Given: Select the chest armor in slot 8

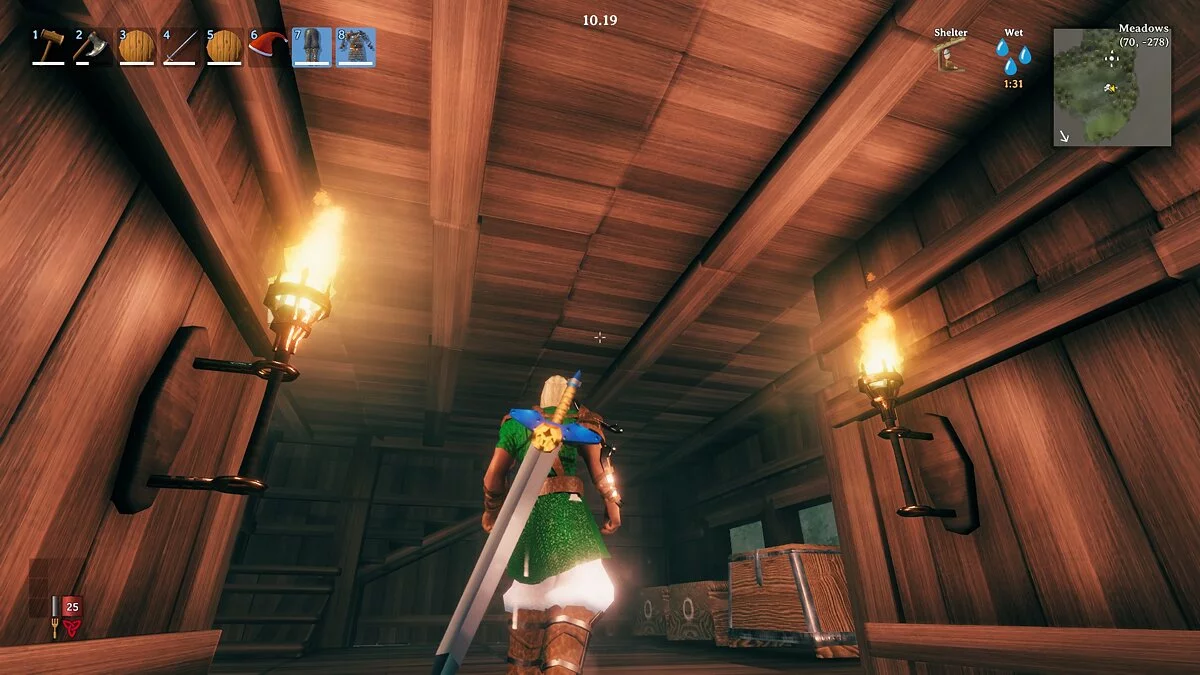Looking at the screenshot, I should (356, 47).
